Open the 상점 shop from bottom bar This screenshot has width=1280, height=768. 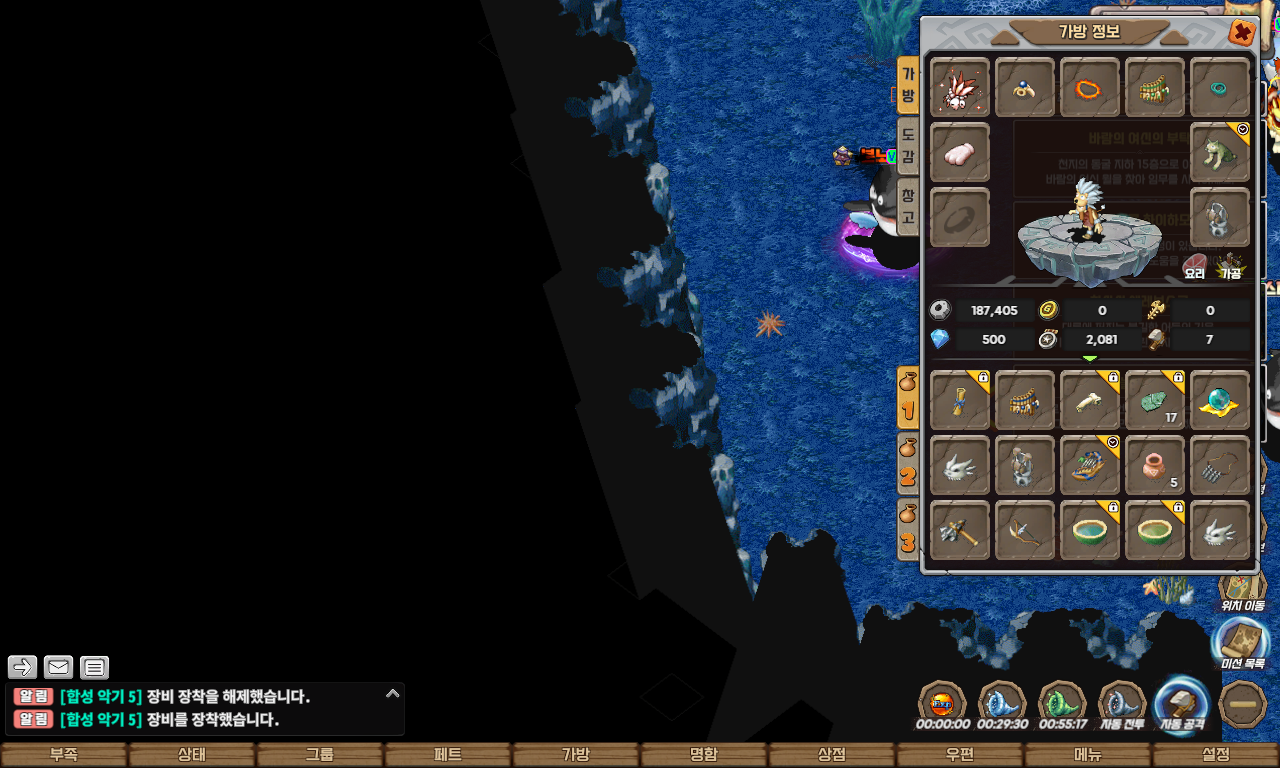pos(831,755)
